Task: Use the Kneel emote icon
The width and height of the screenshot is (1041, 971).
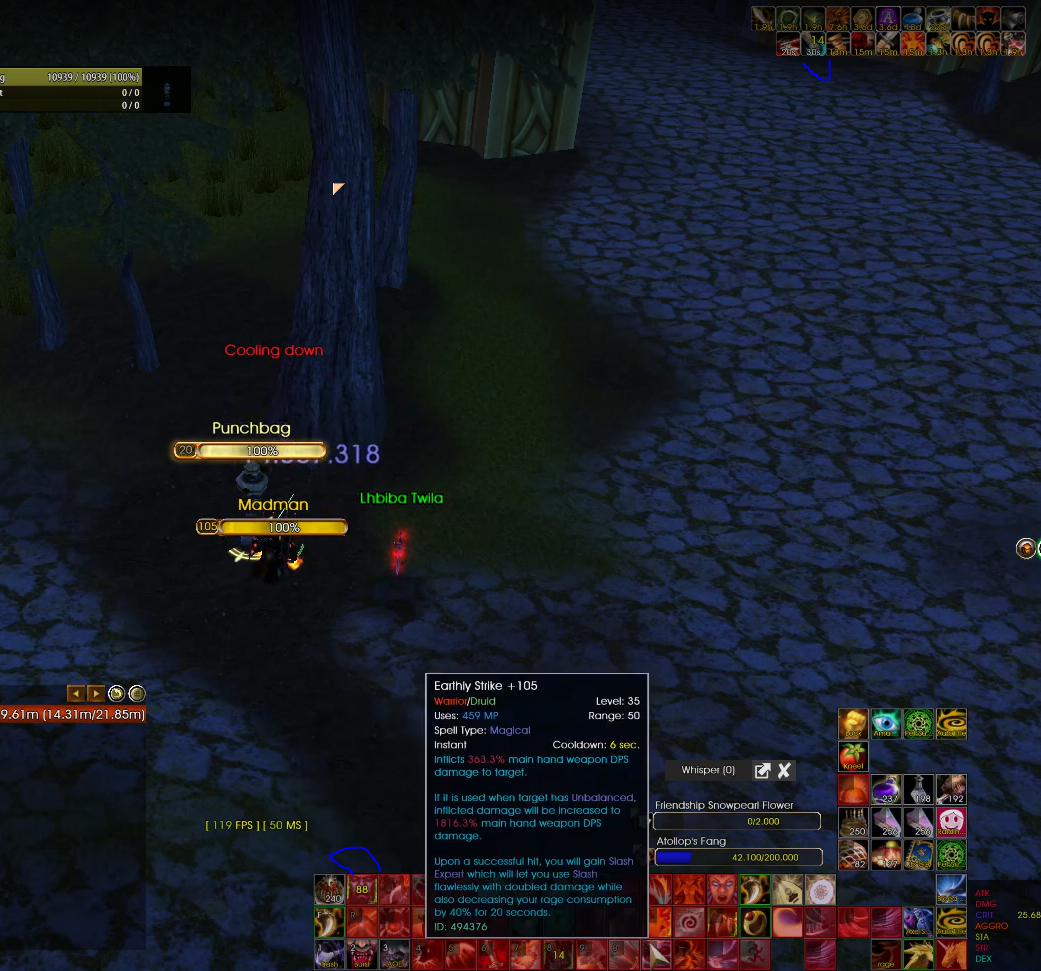Action: 853,756
